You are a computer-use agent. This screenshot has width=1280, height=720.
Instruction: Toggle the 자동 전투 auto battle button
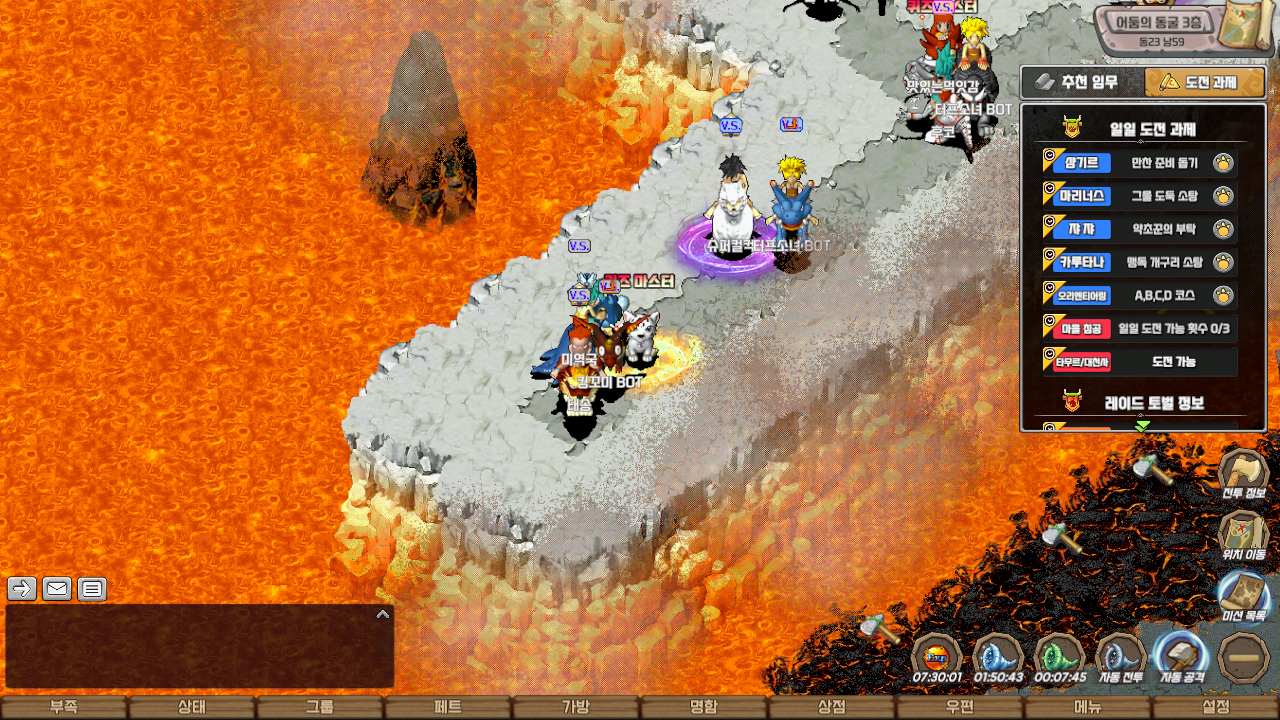[x=1121, y=658]
